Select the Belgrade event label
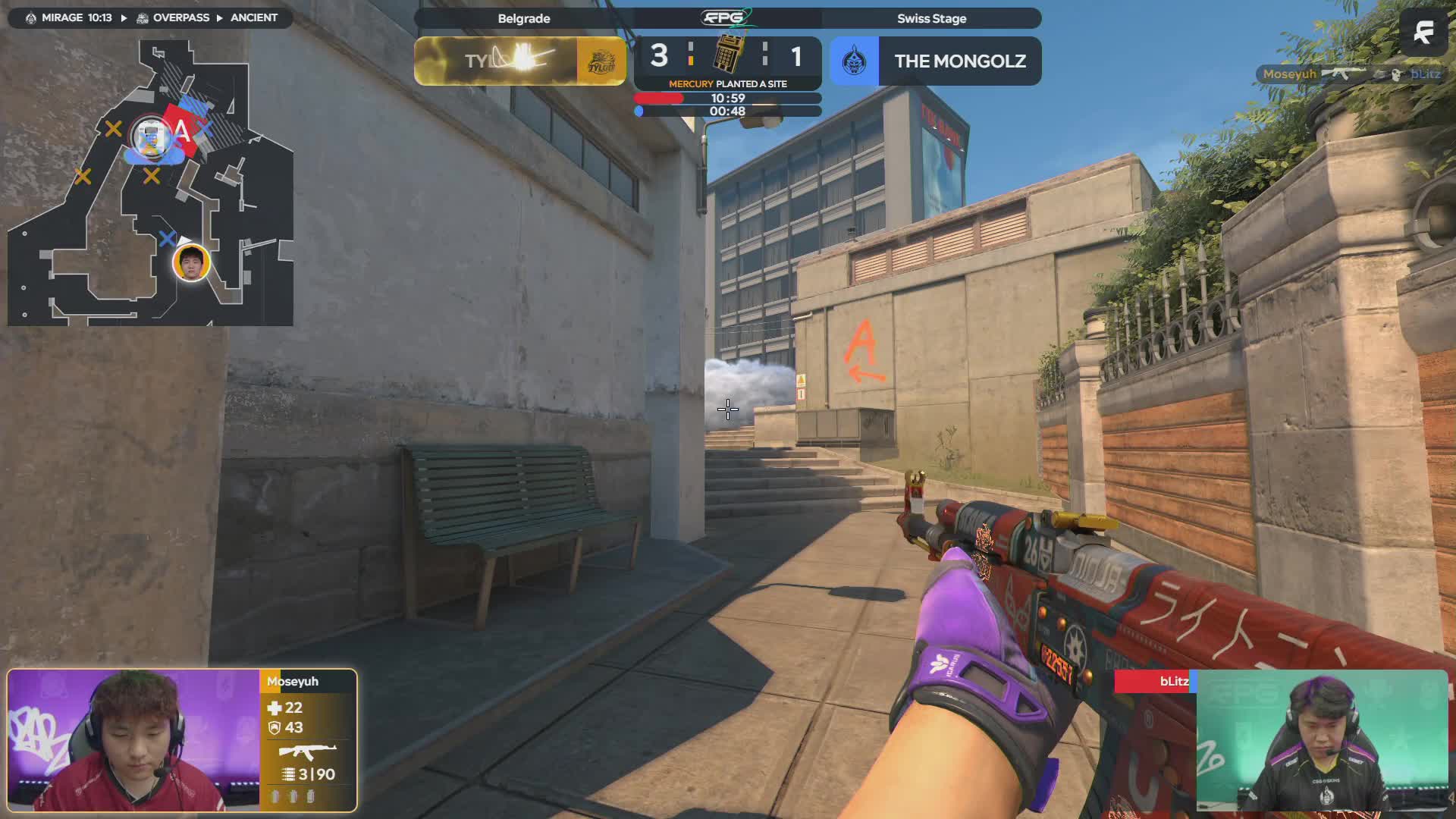Screen dimensions: 1456x819 pyautogui.click(x=524, y=18)
